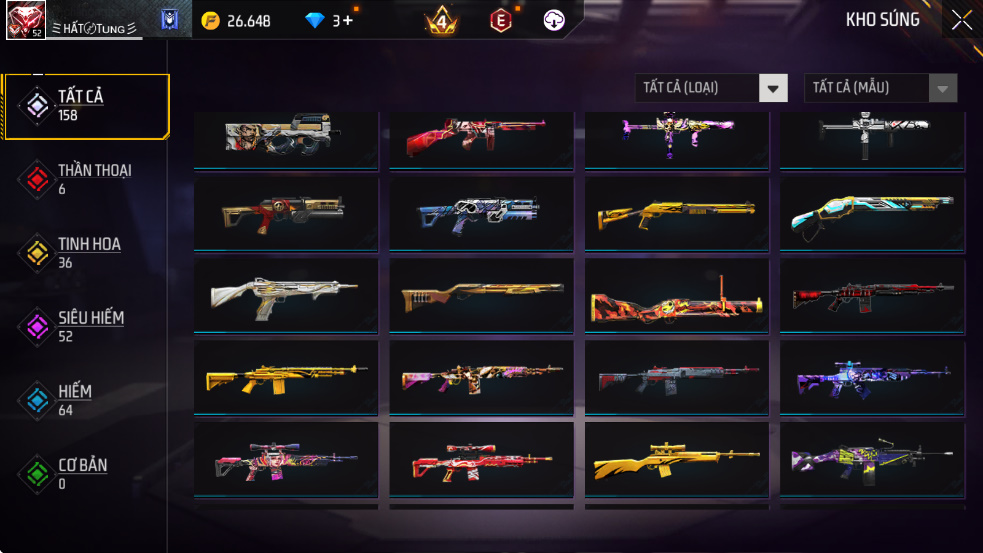This screenshot has width=983, height=553.
Task: Select the red camo launcher skin
Action: pyautogui.click(x=676, y=296)
